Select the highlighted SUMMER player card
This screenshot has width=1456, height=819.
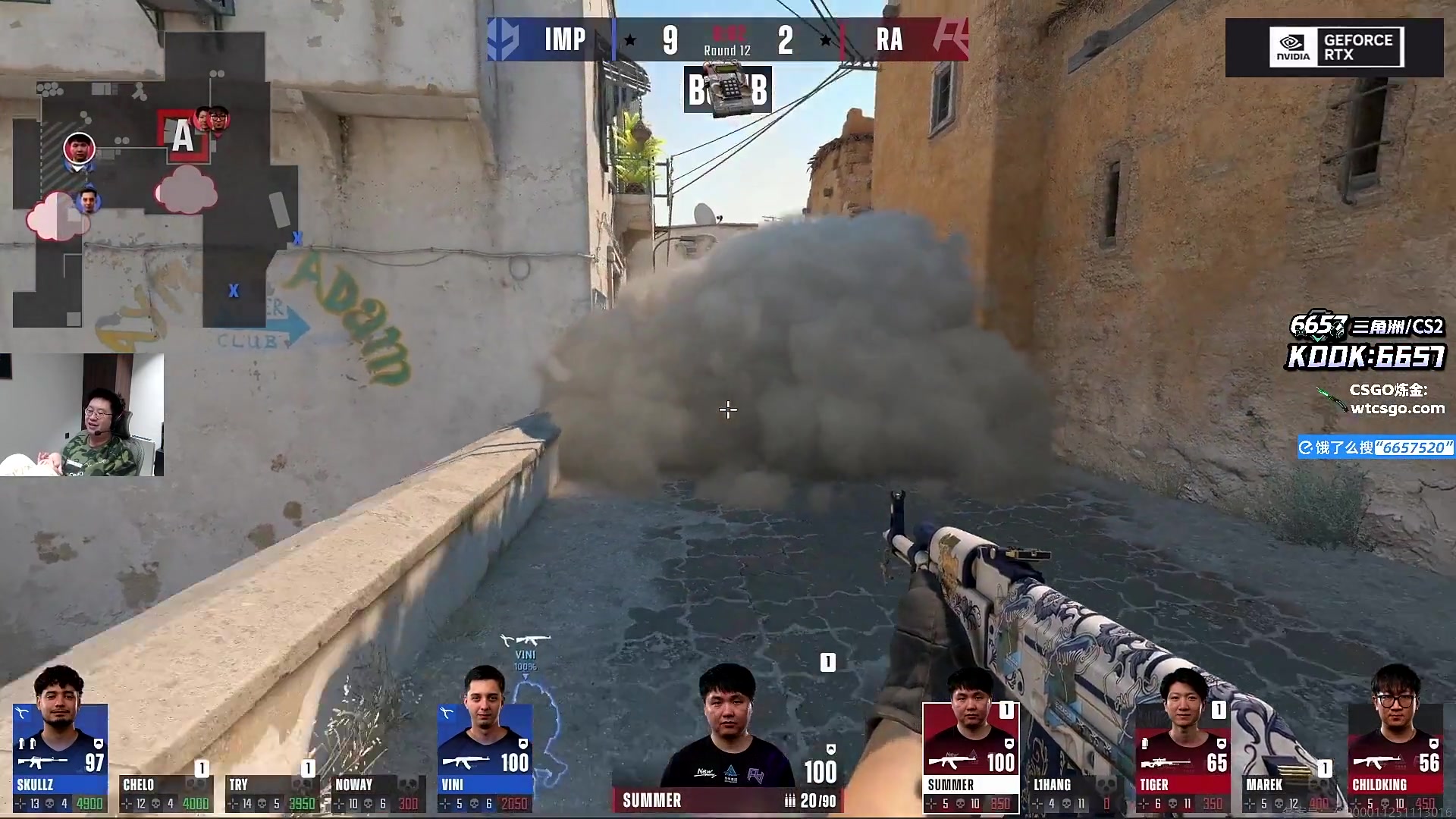(x=971, y=757)
